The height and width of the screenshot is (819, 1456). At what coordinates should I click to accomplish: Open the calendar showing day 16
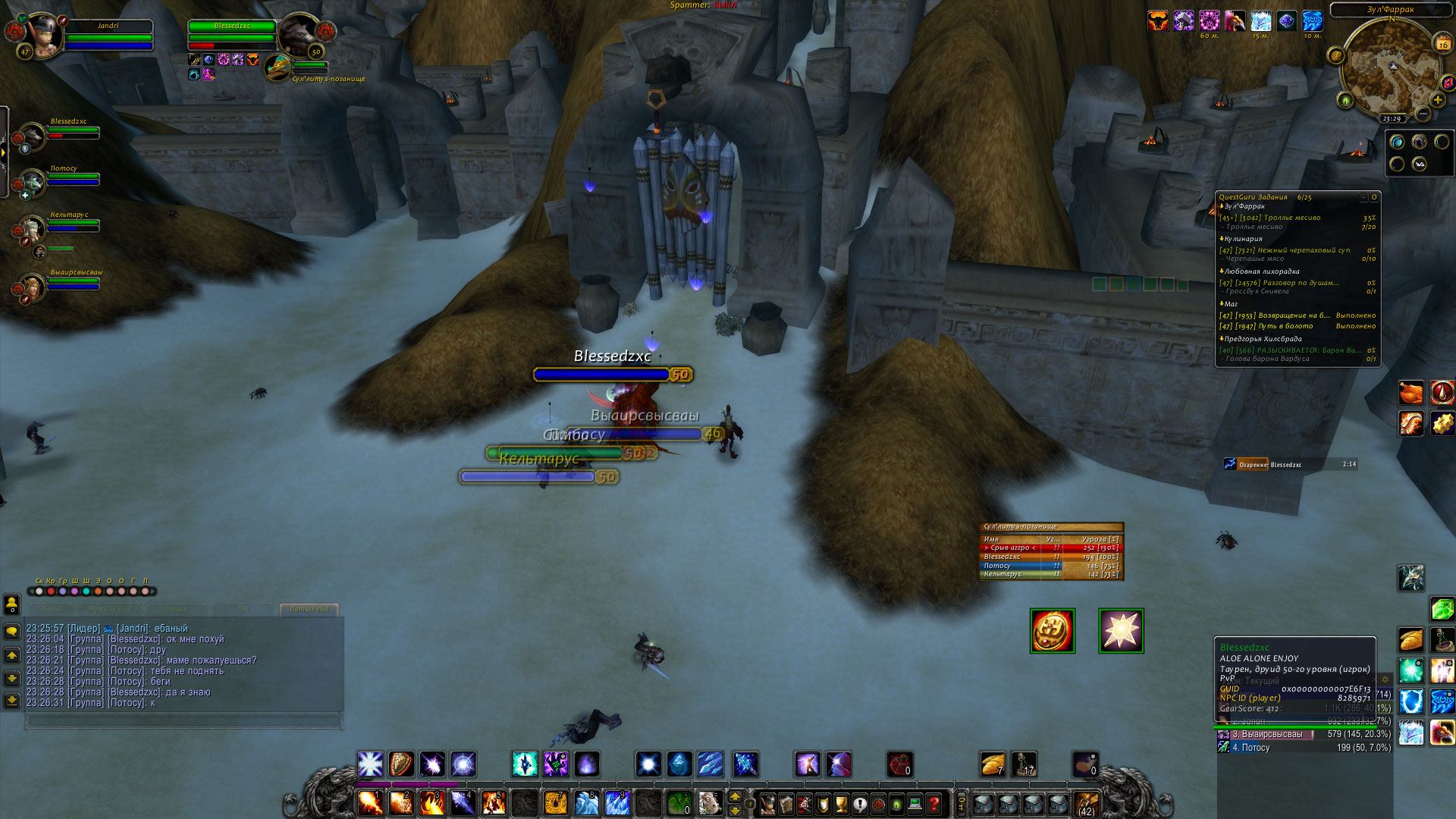[x=1442, y=43]
